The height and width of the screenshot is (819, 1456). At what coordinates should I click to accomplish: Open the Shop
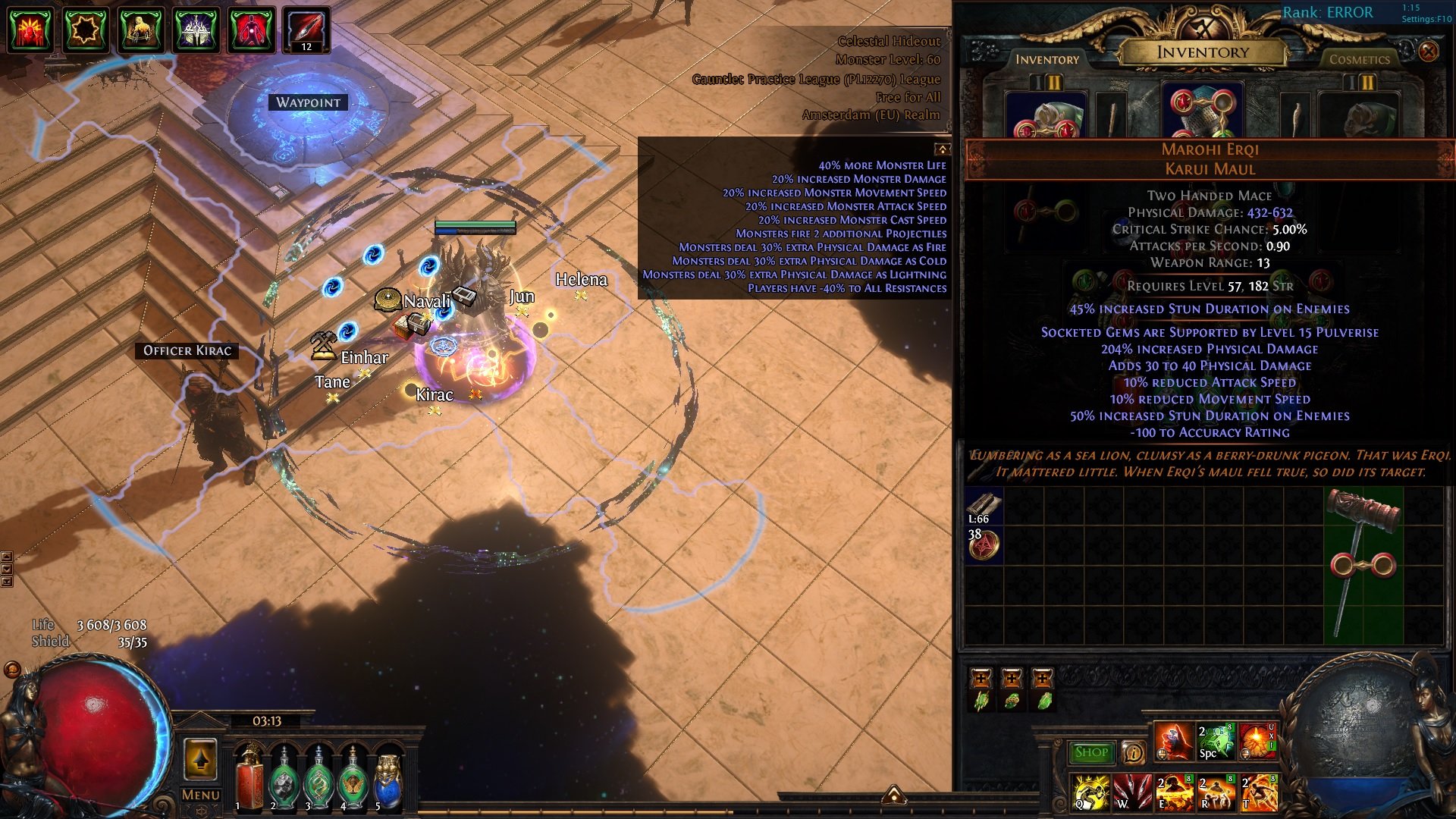pyautogui.click(x=1091, y=752)
